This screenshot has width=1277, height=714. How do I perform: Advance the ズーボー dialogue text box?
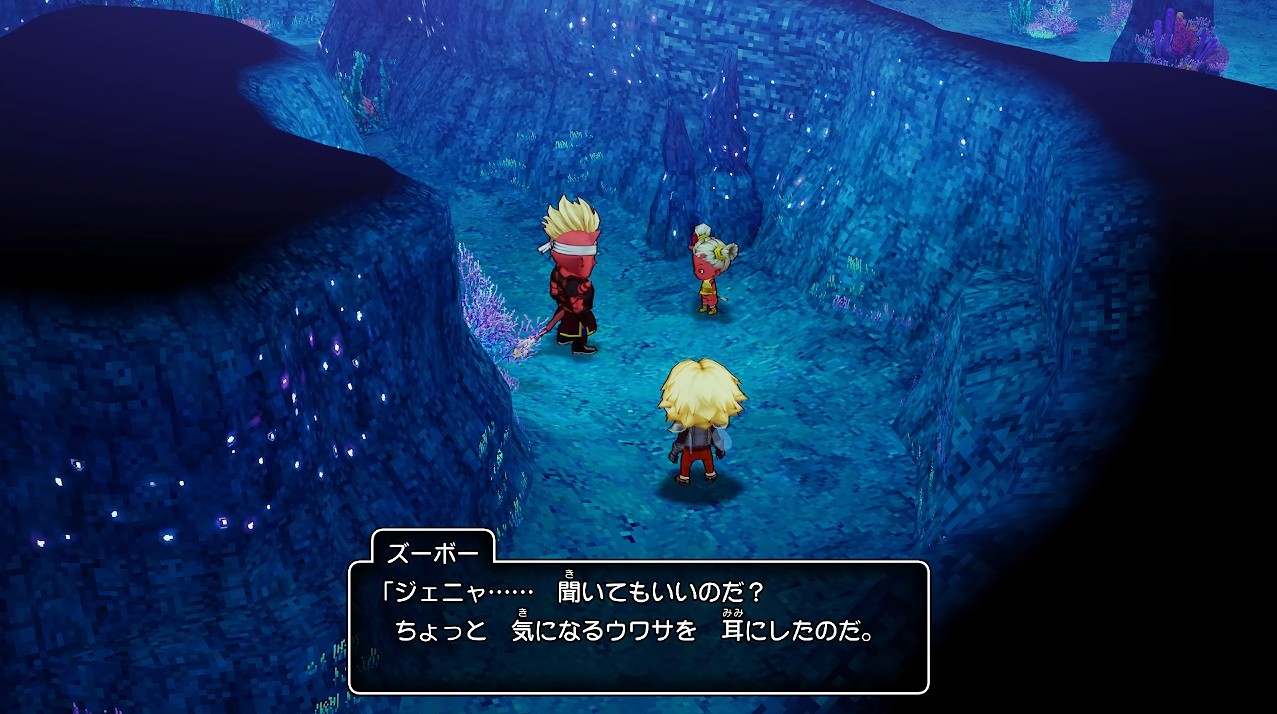[x=638, y=627]
